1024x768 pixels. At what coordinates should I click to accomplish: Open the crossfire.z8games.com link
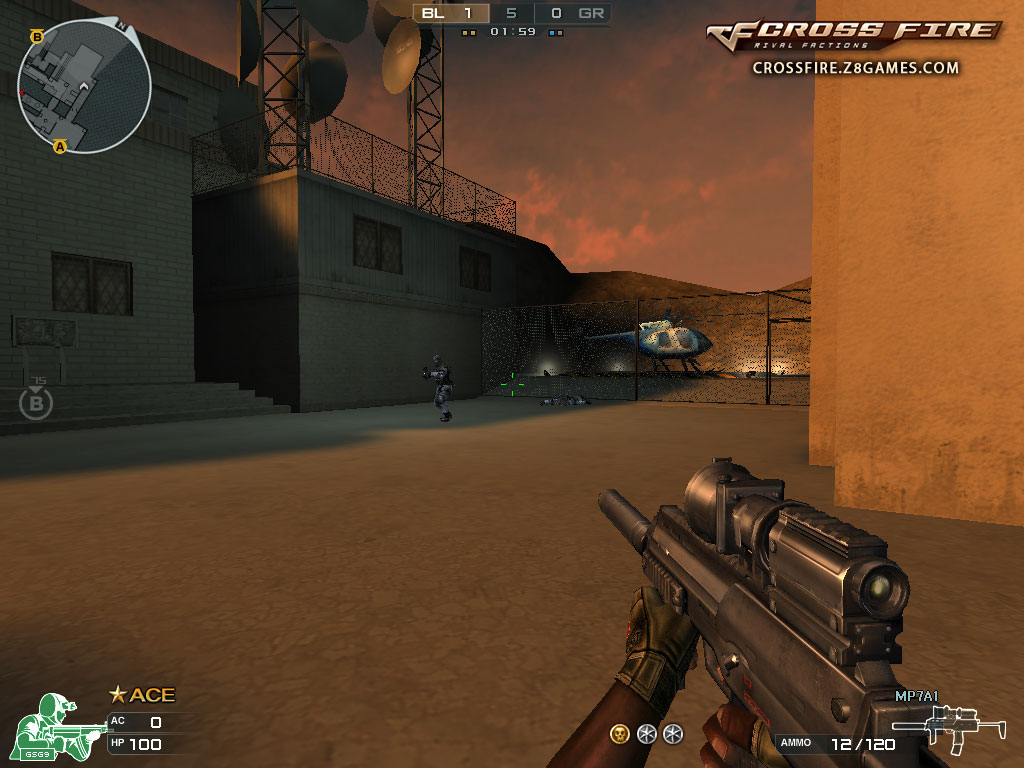click(x=855, y=68)
